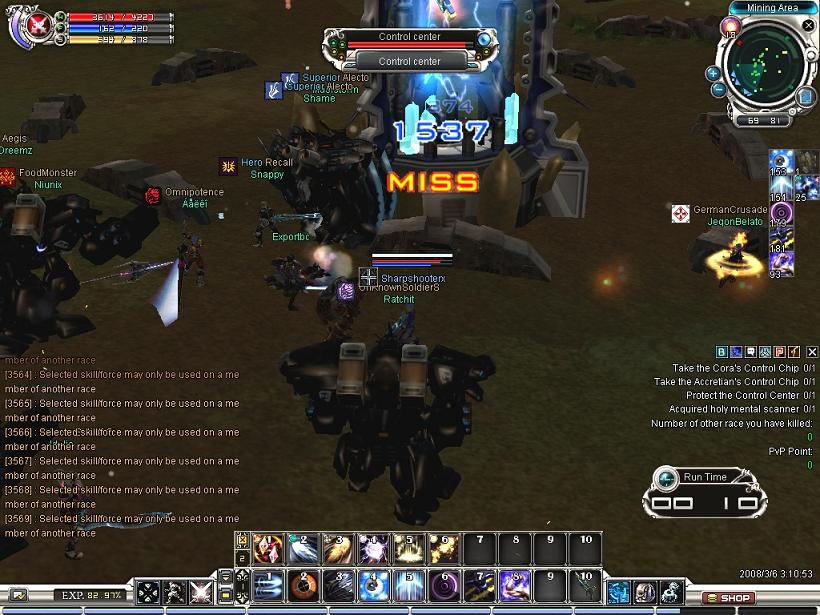This screenshot has height=615, width=820.
Task: Click the blue B icon above objectives
Action: [x=721, y=352]
